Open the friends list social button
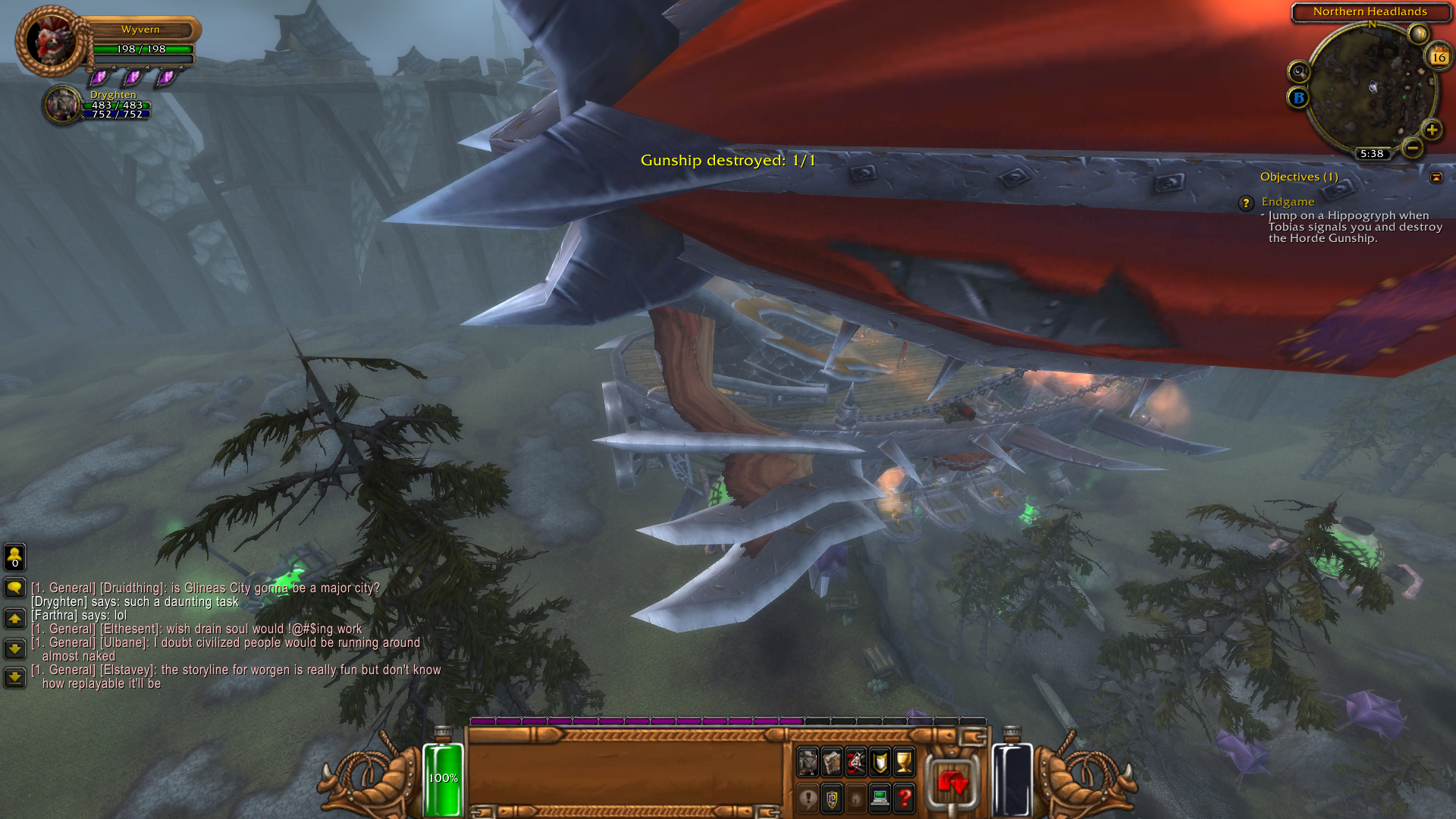This screenshot has height=819, width=1456. pyautogui.click(x=15, y=557)
